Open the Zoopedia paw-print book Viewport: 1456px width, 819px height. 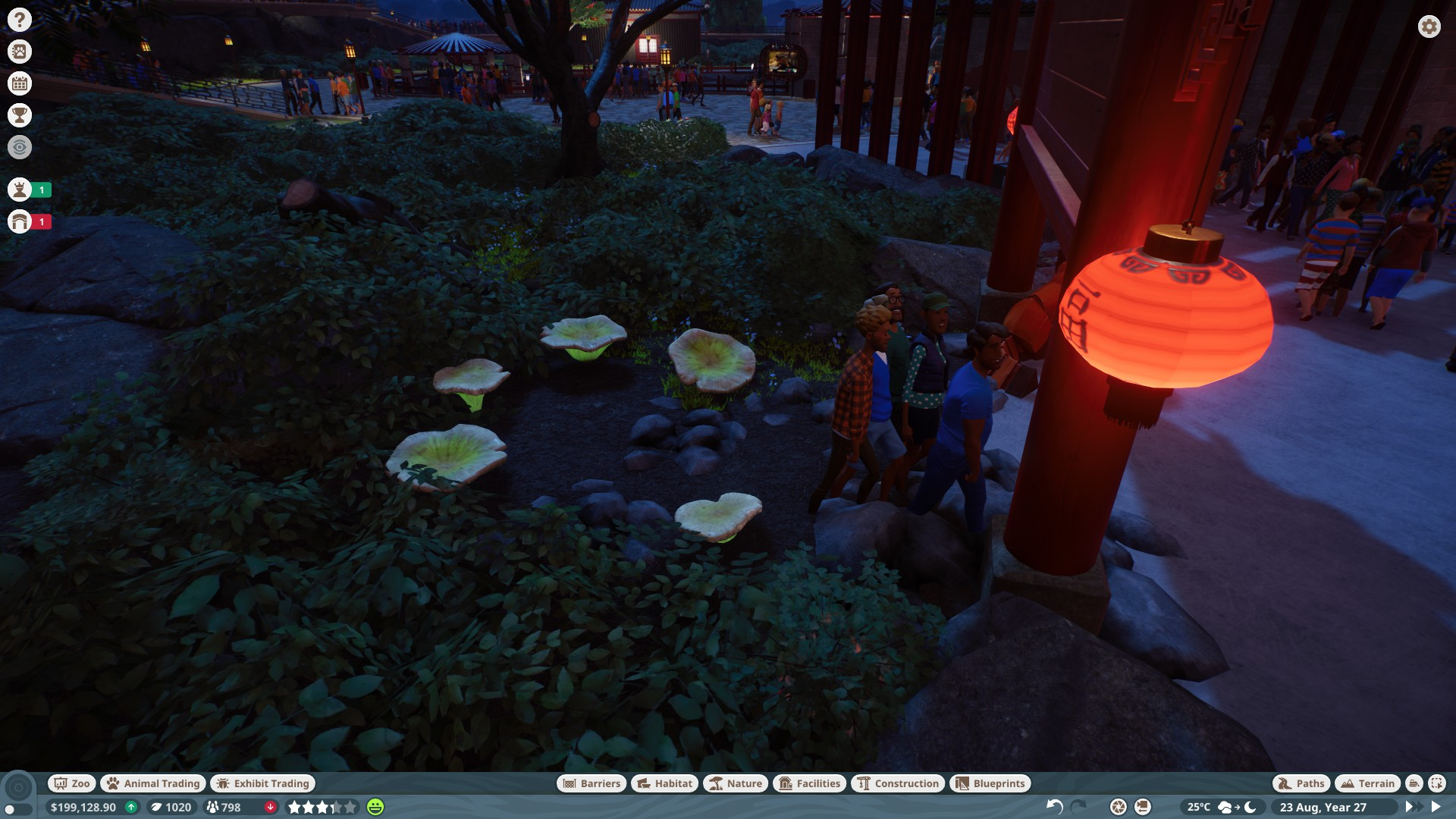[20, 52]
